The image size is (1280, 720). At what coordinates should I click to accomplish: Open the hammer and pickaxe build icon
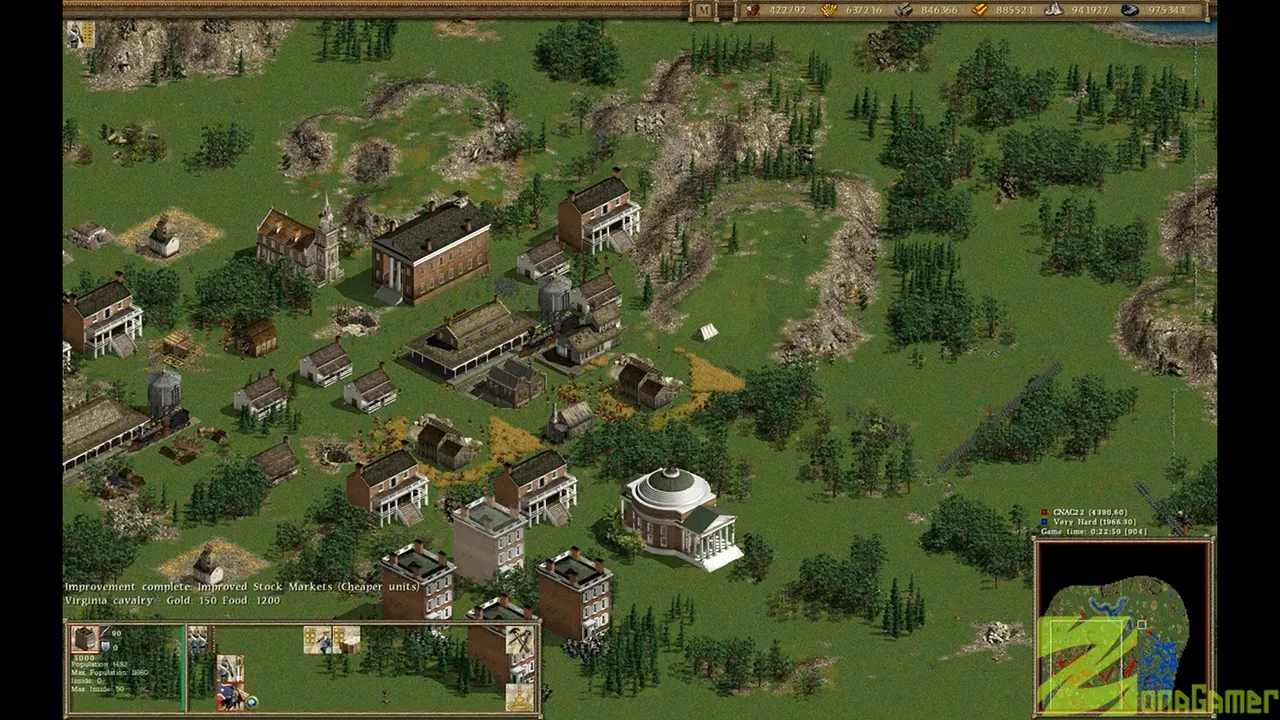[518, 640]
